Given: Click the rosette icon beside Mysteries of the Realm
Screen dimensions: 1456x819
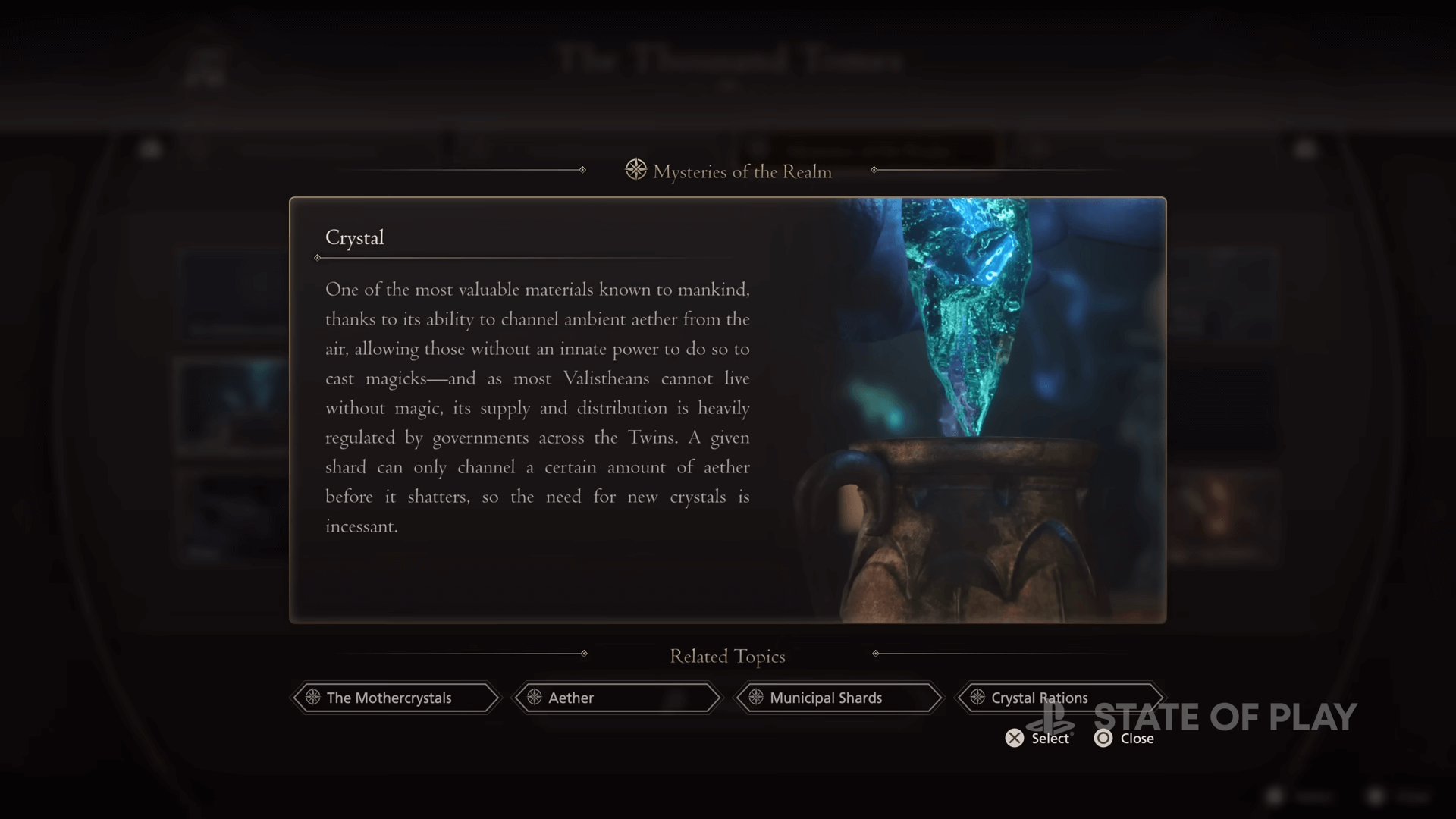Looking at the screenshot, I should 635,171.
